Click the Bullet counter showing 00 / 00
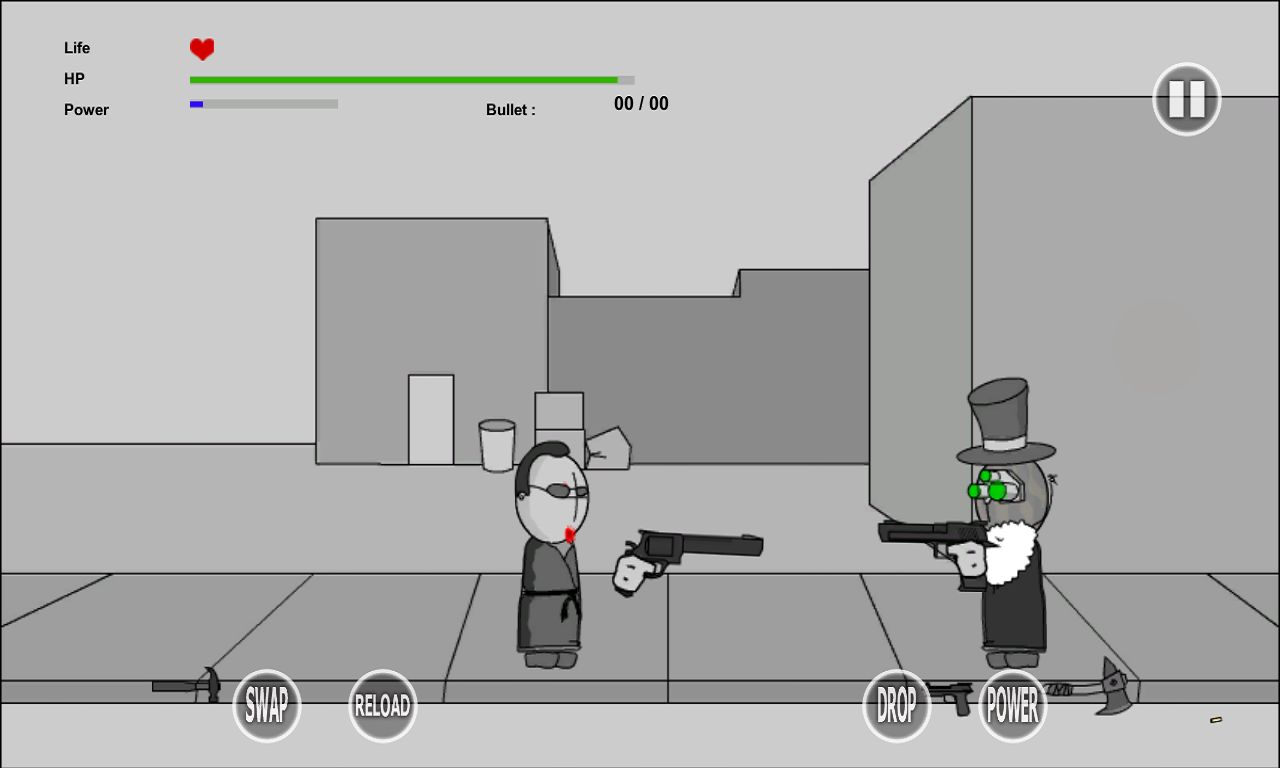Screen dimensions: 1280x768 point(641,103)
